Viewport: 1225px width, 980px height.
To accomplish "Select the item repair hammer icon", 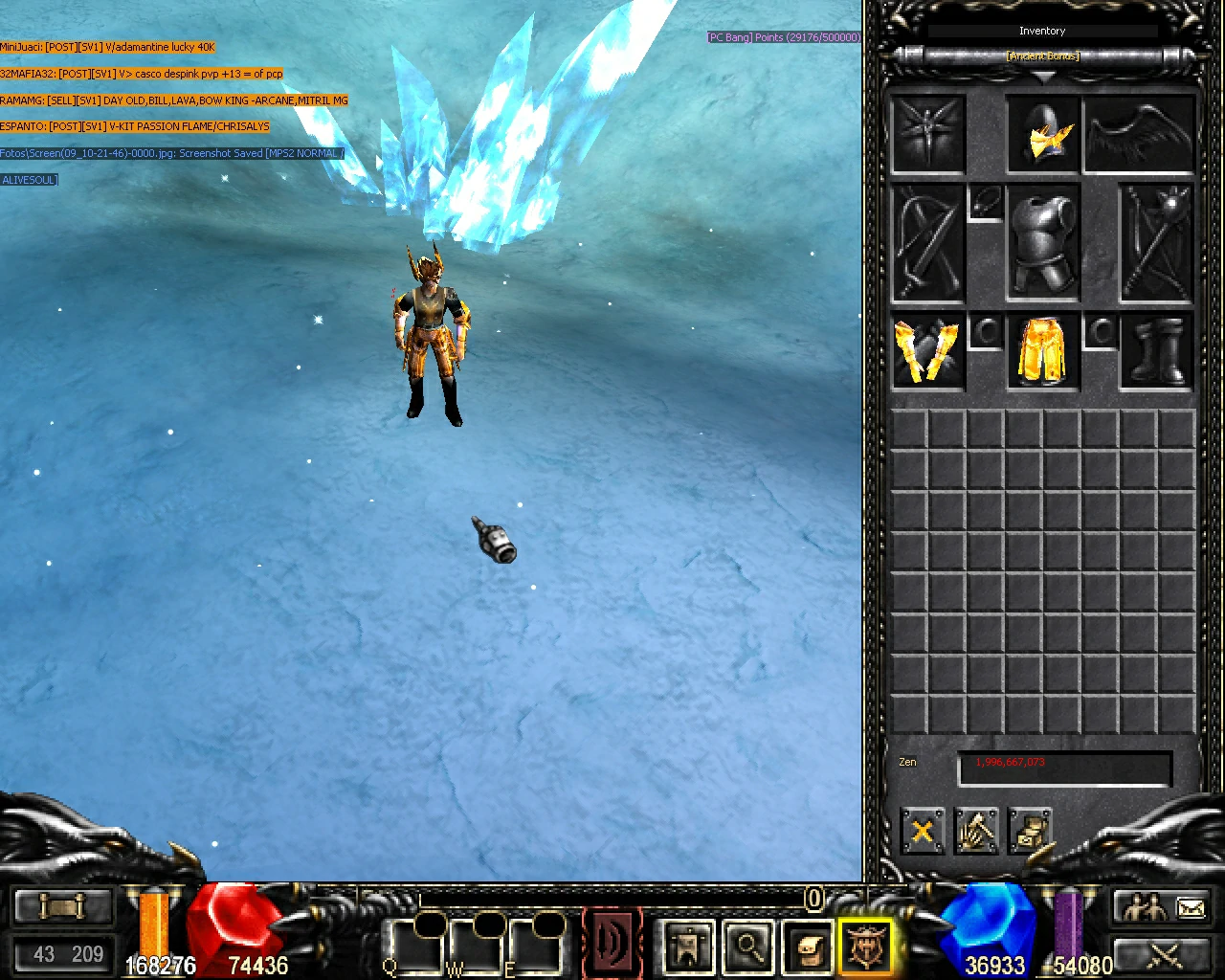I will (x=976, y=832).
